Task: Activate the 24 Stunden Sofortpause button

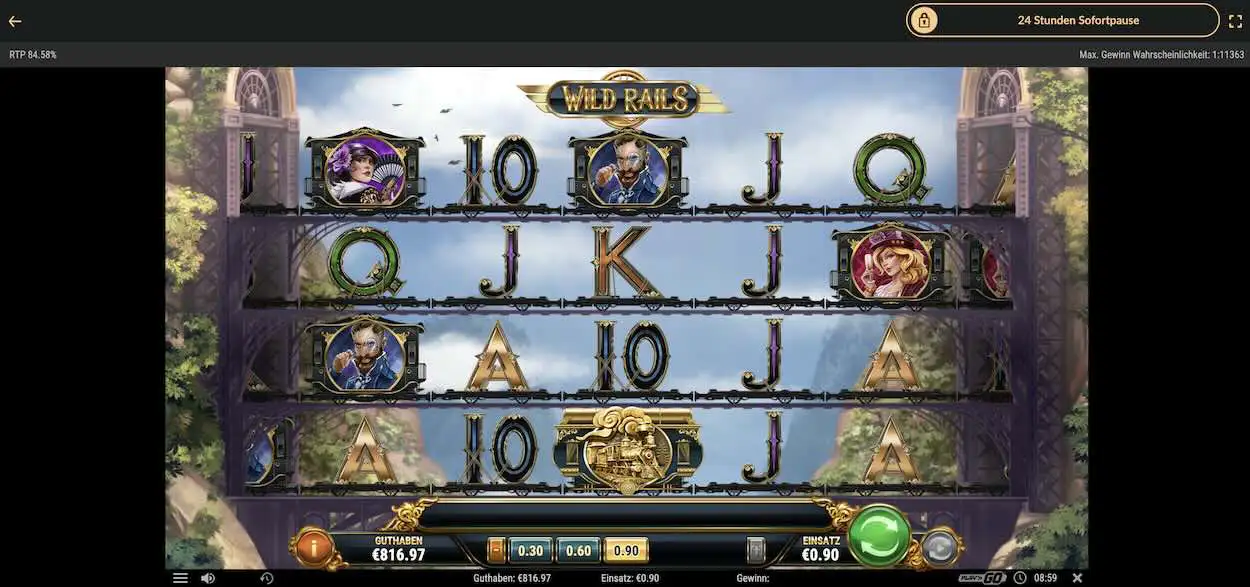Action: pos(1063,20)
